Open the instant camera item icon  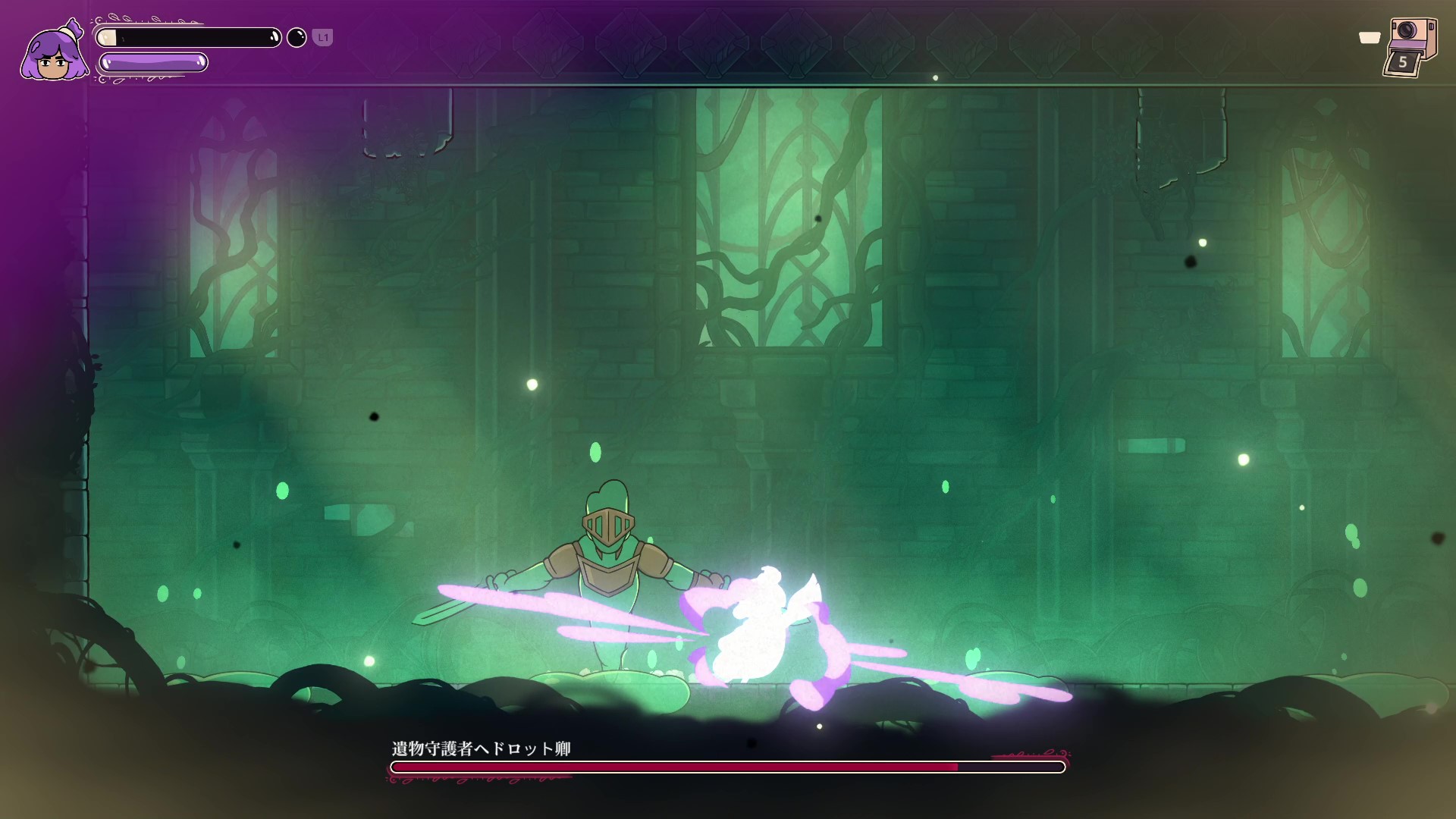point(1410,45)
